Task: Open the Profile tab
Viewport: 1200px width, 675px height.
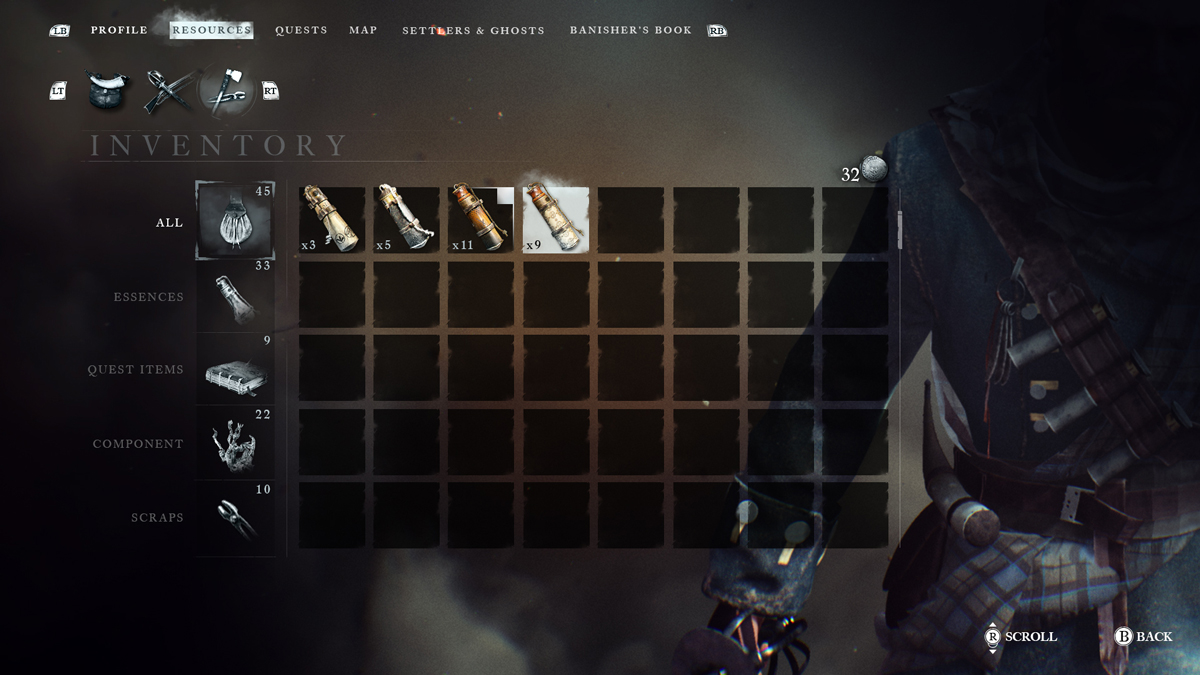Action: pos(119,30)
